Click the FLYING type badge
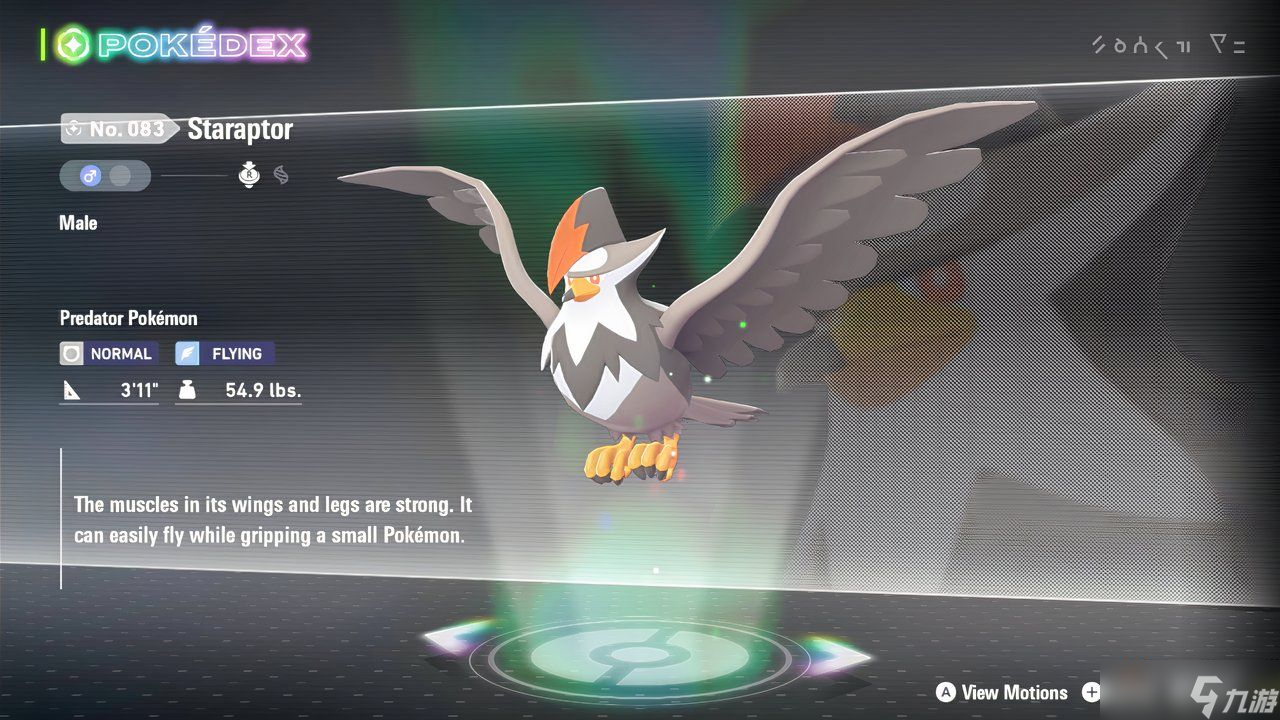 (x=225, y=353)
